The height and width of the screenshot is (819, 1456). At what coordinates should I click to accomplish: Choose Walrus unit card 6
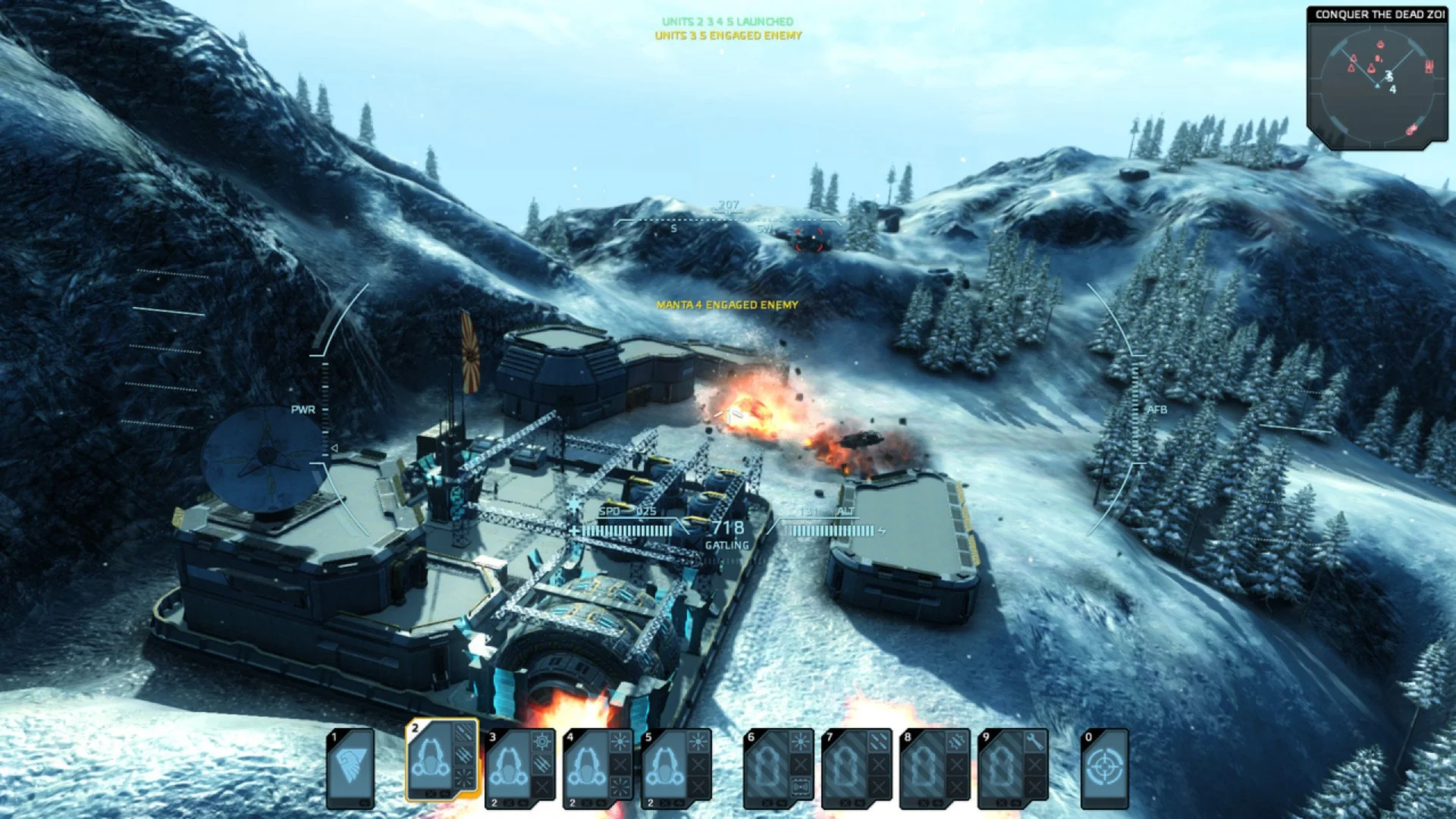[779, 767]
